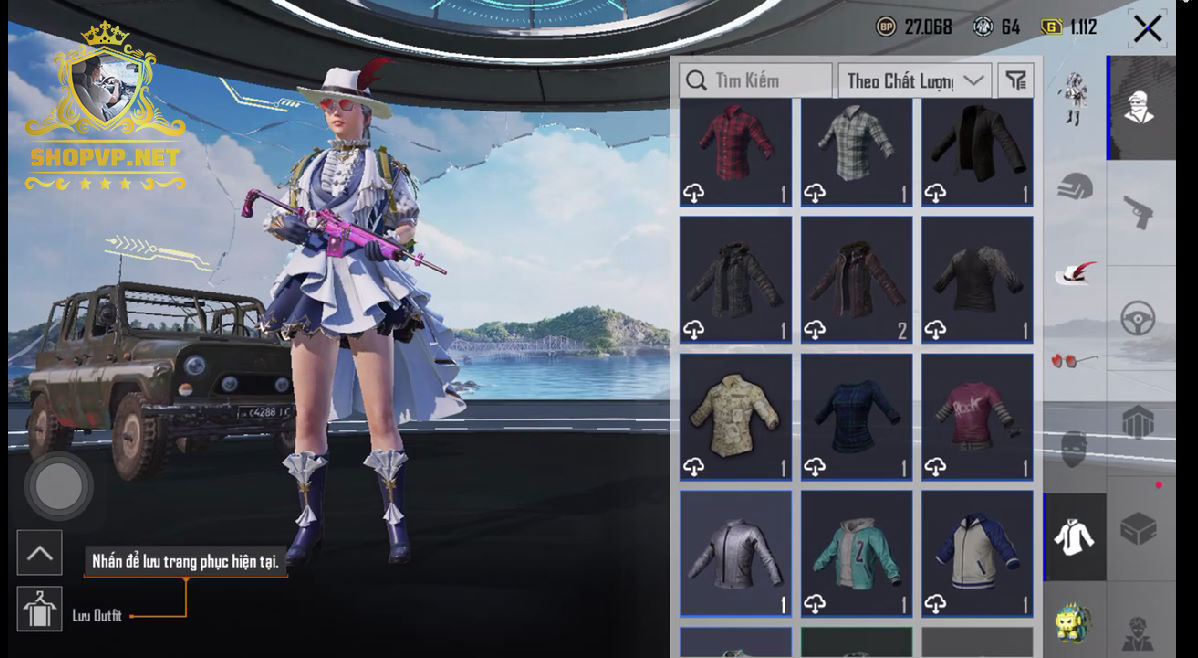Image resolution: width=1198 pixels, height=658 pixels.
Task: Open the box tab with red dot
Action: click(x=1138, y=528)
